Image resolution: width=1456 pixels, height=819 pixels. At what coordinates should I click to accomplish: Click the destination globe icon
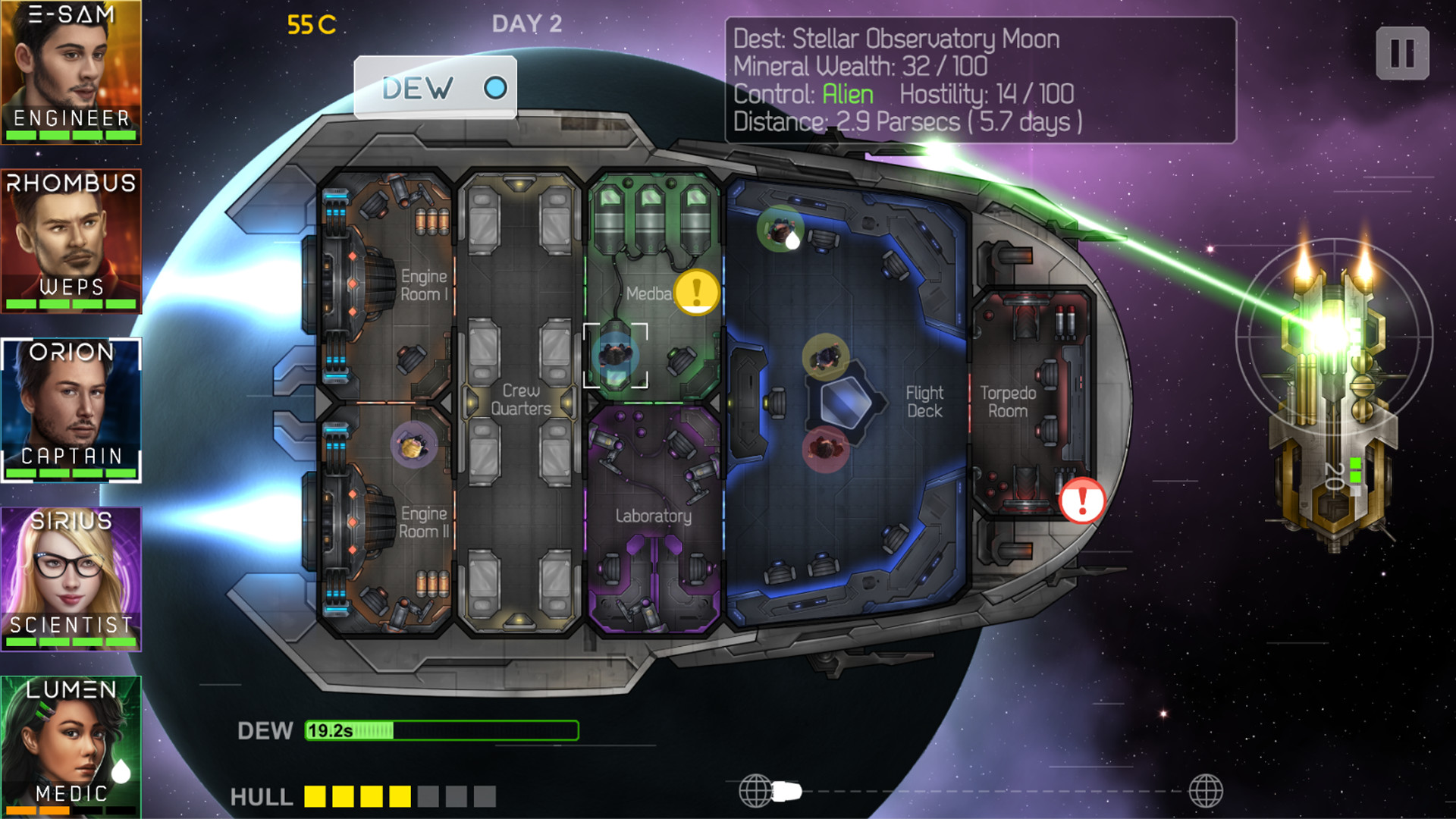click(x=1205, y=791)
